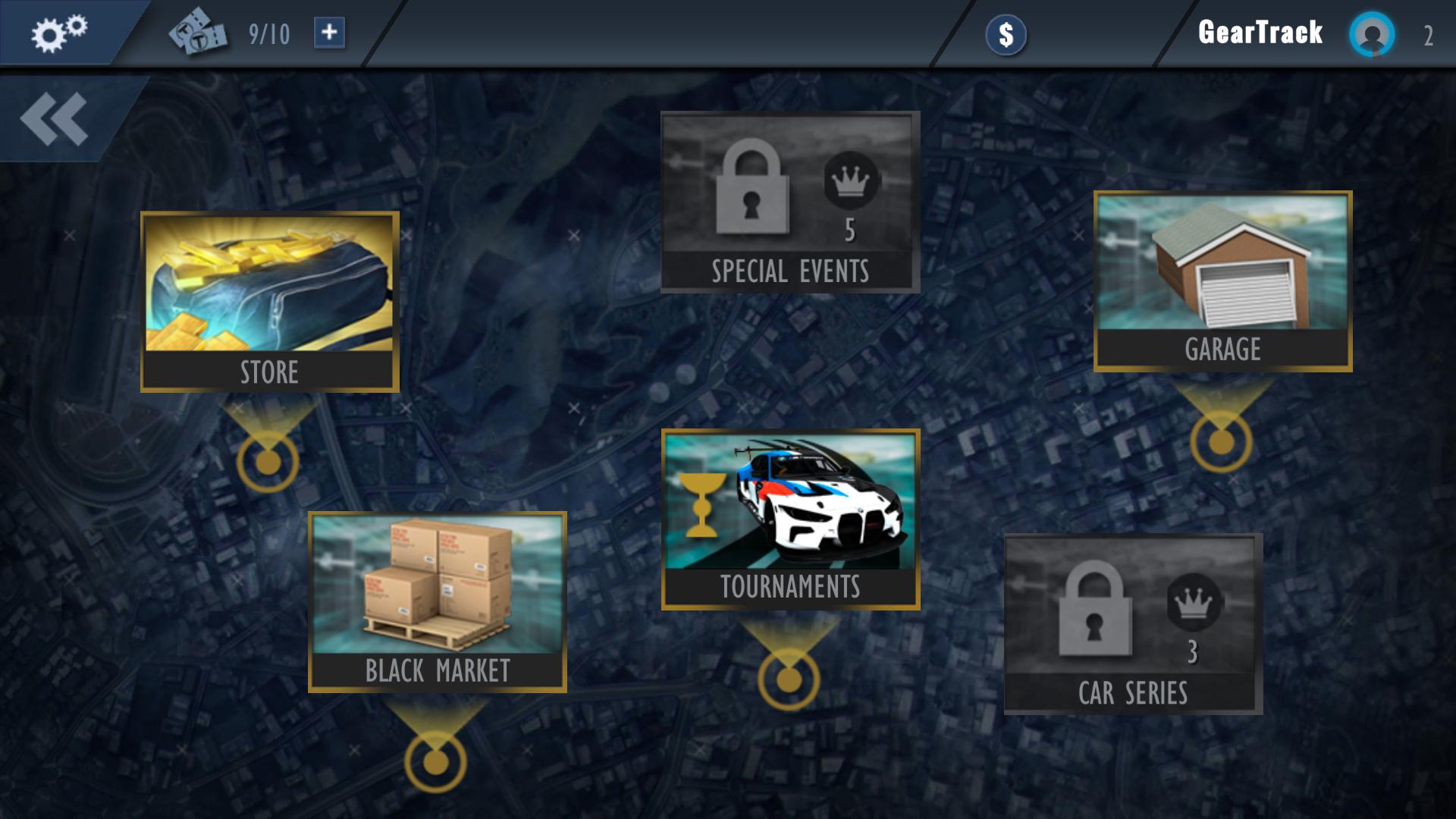Open the settings gears menu
The height and width of the screenshot is (819, 1456).
58,33
